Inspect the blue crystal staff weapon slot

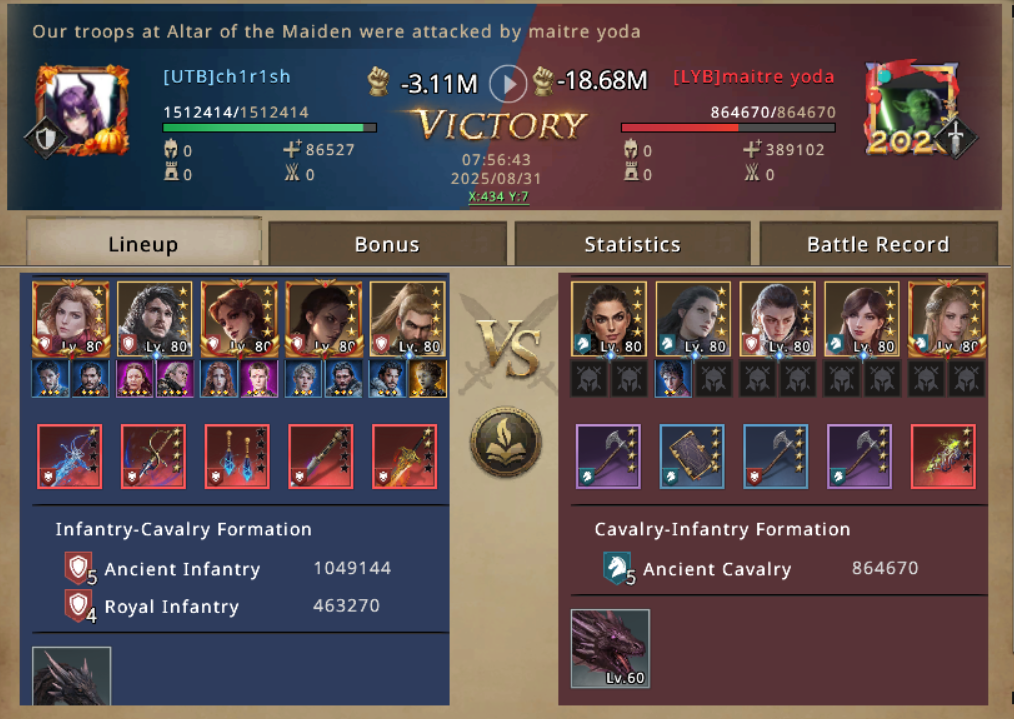coord(69,457)
